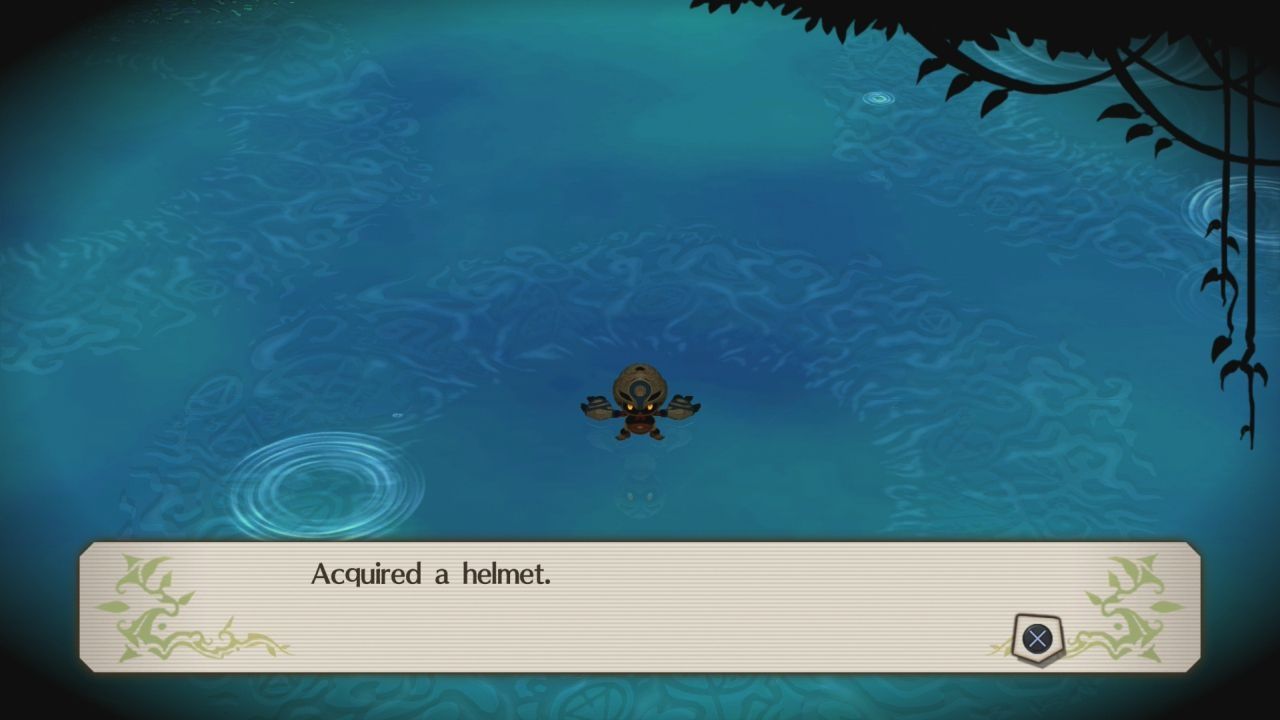Click the shield-shaped badge around the X button

pyautogui.click(x=1037, y=638)
